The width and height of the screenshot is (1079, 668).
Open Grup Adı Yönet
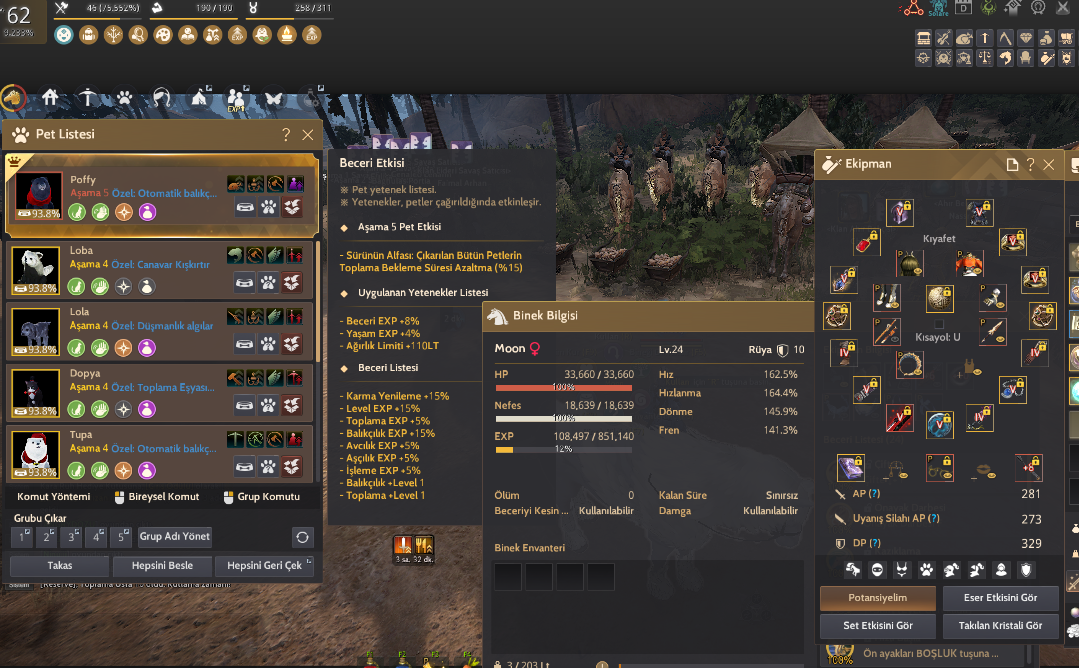(175, 536)
